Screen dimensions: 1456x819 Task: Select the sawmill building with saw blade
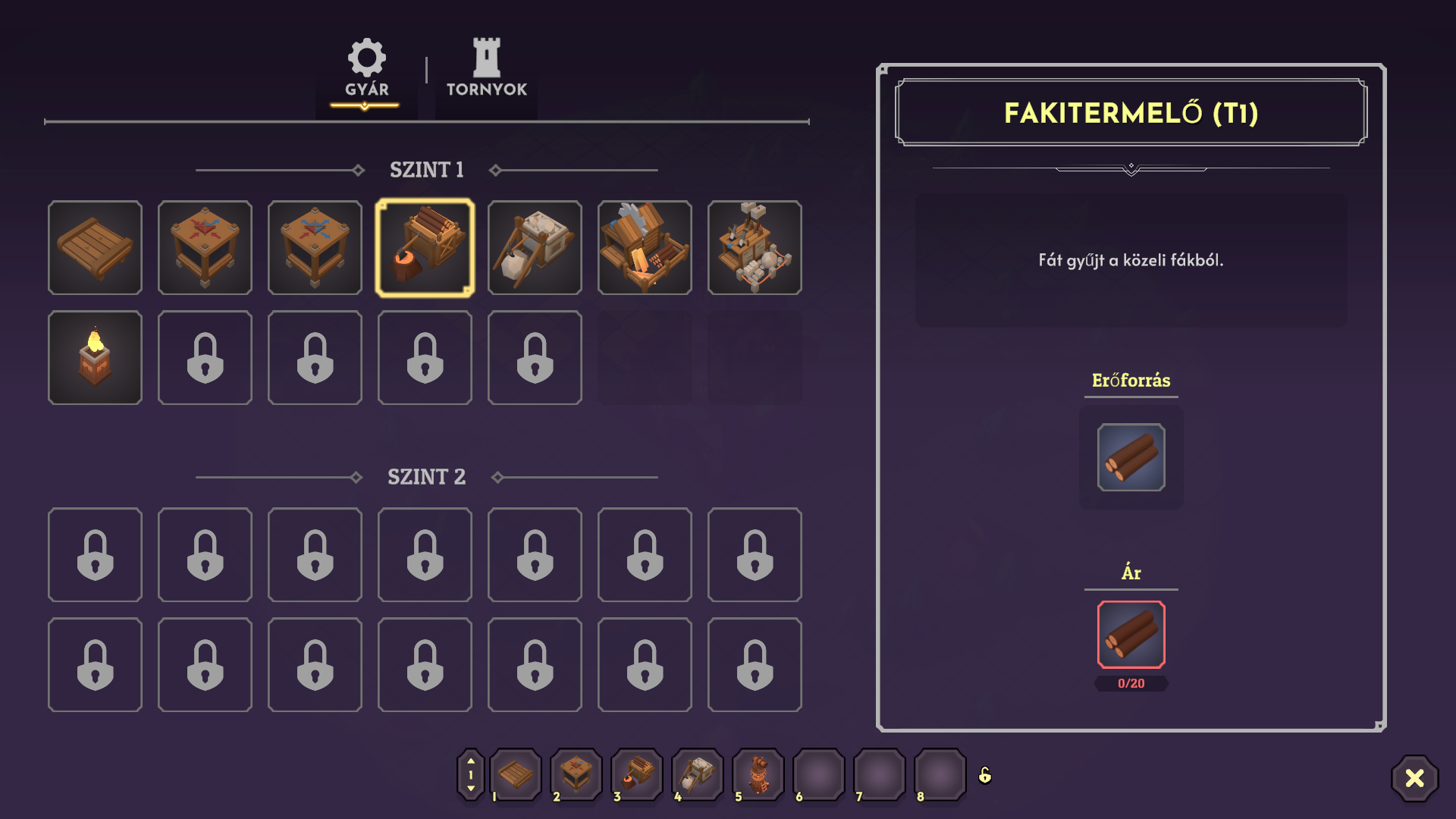click(x=645, y=247)
